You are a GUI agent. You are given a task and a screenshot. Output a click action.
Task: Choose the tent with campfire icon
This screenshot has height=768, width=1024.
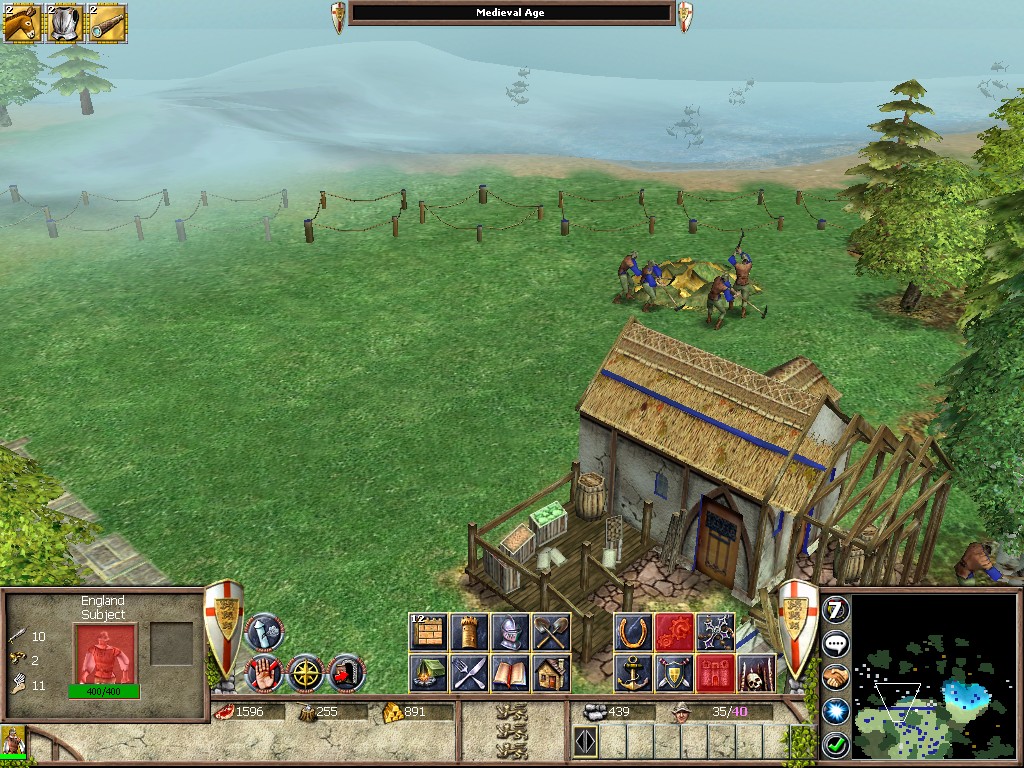[428, 673]
